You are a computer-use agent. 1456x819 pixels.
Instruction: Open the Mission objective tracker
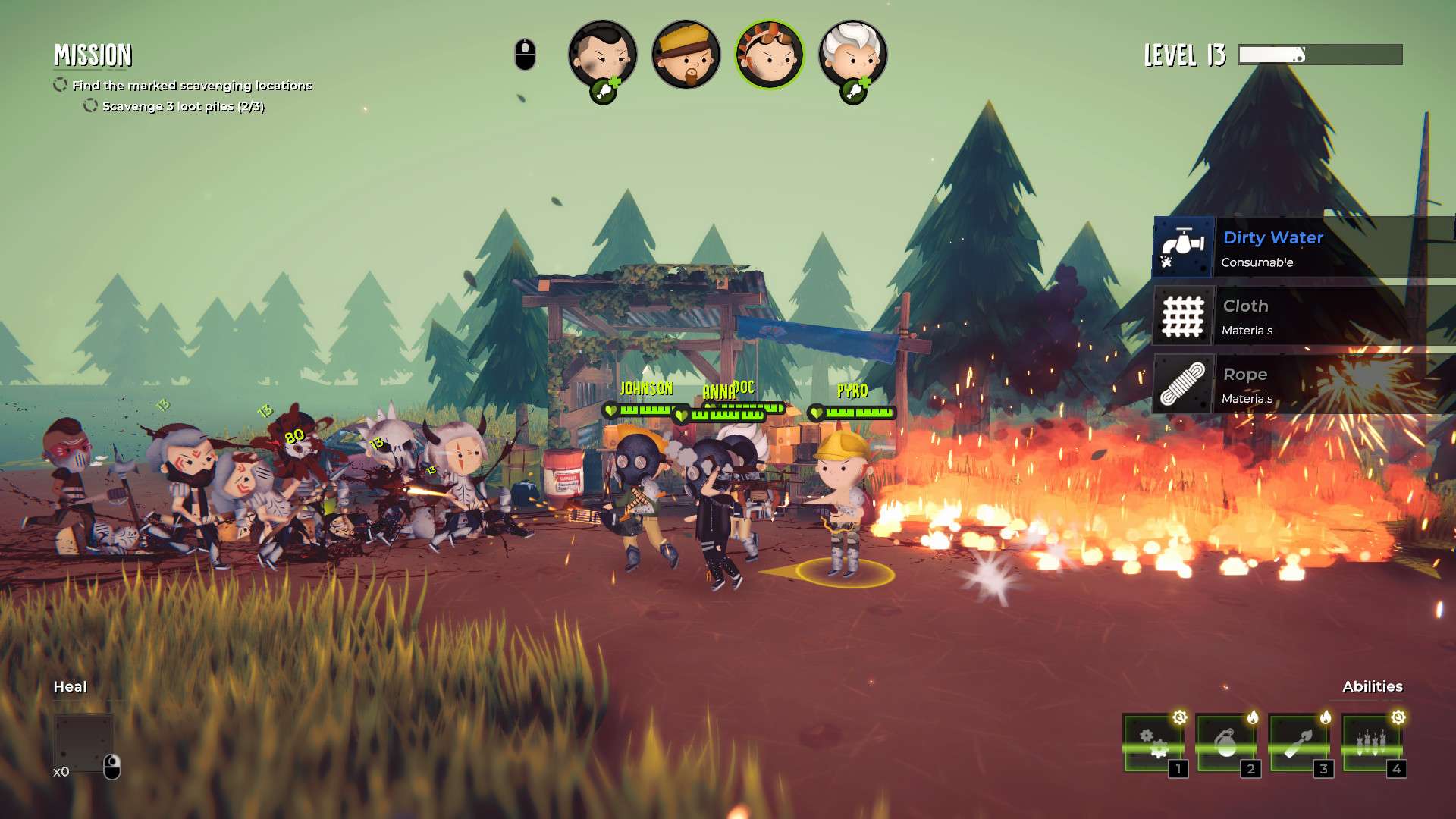93,55
